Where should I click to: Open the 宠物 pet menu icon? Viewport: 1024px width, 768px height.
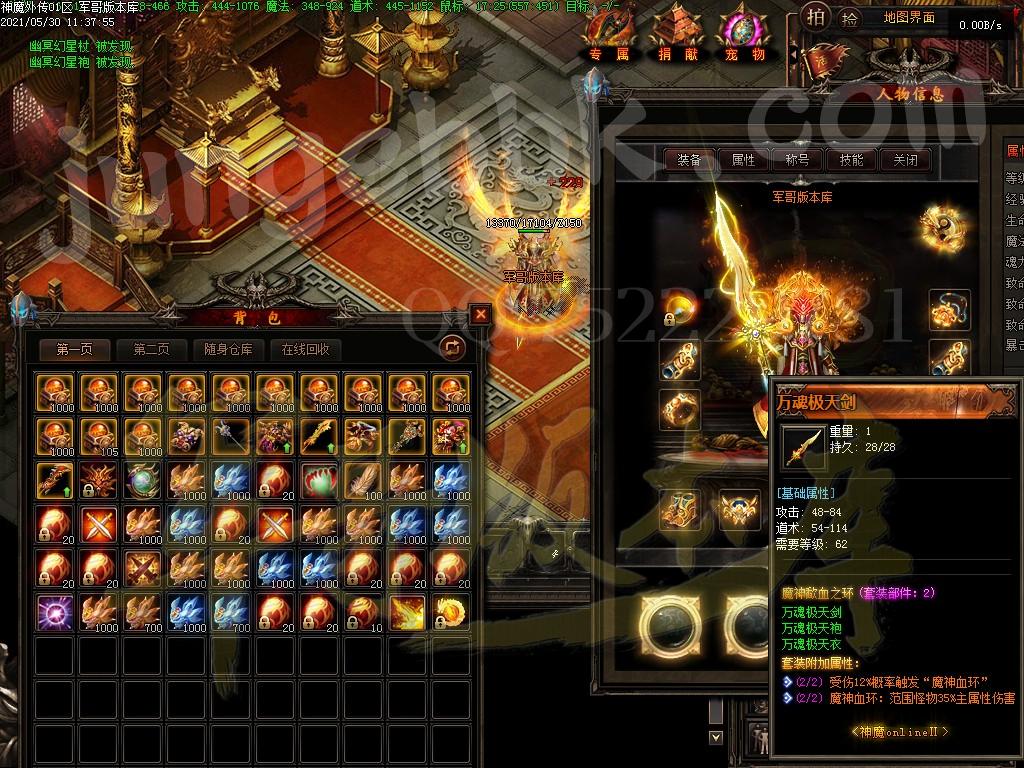[x=745, y=37]
